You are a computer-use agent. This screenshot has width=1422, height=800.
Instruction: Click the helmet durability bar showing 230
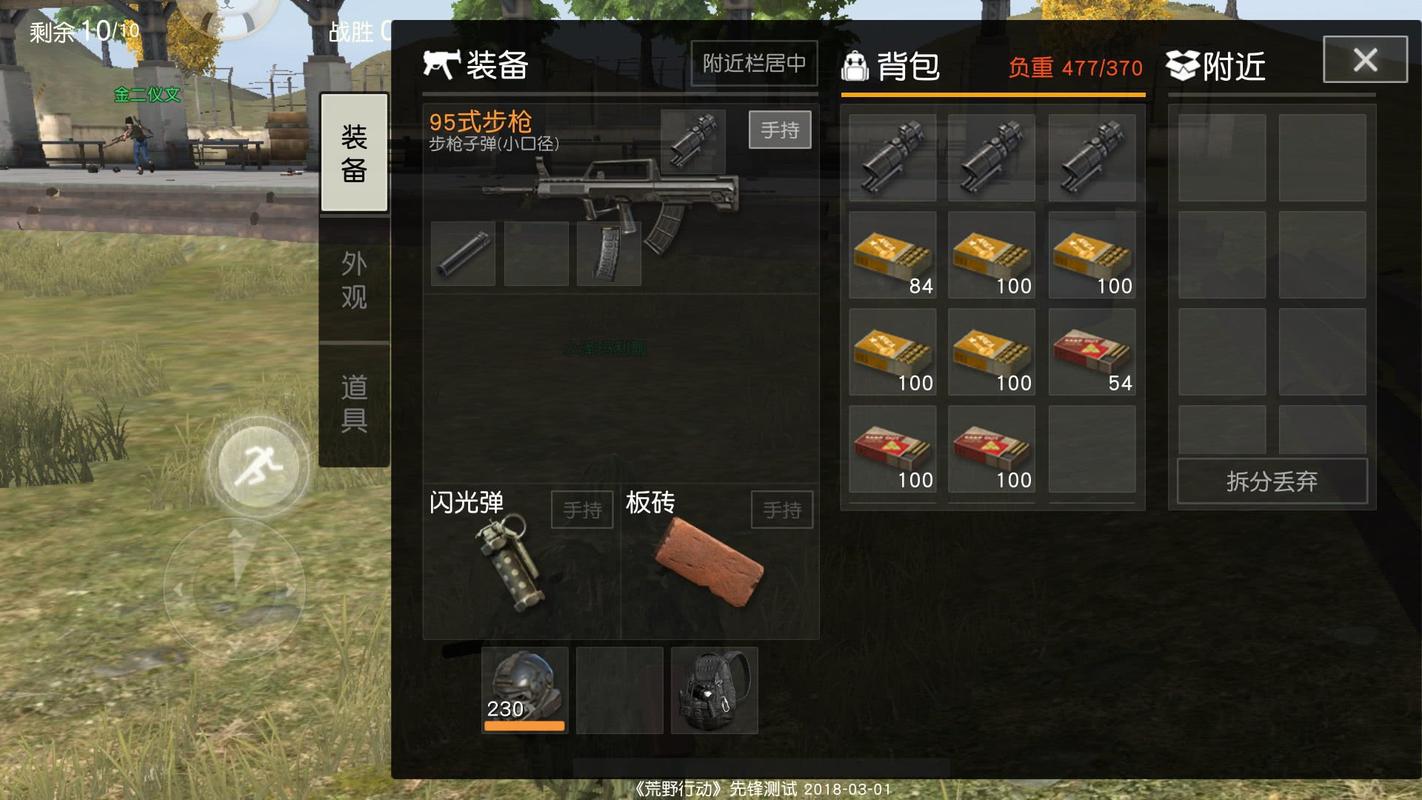coord(523,724)
